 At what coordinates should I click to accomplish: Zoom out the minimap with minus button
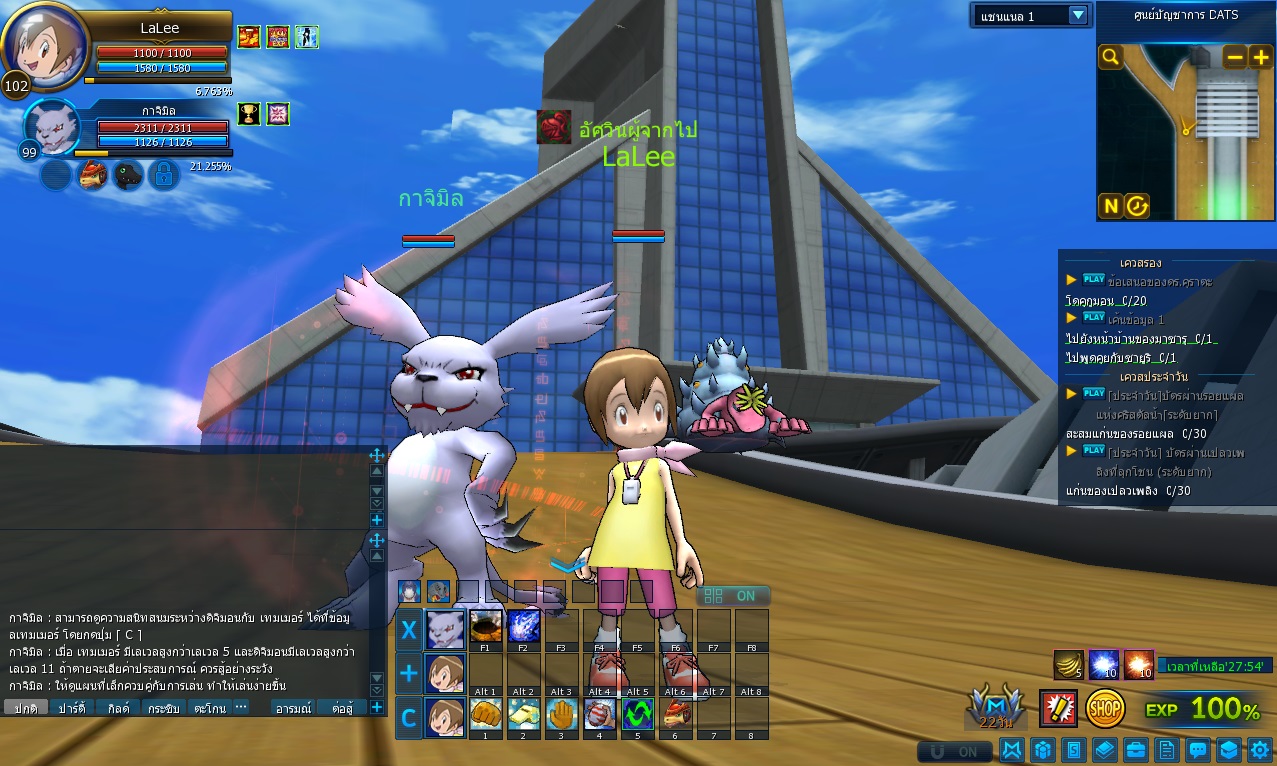click(1235, 57)
